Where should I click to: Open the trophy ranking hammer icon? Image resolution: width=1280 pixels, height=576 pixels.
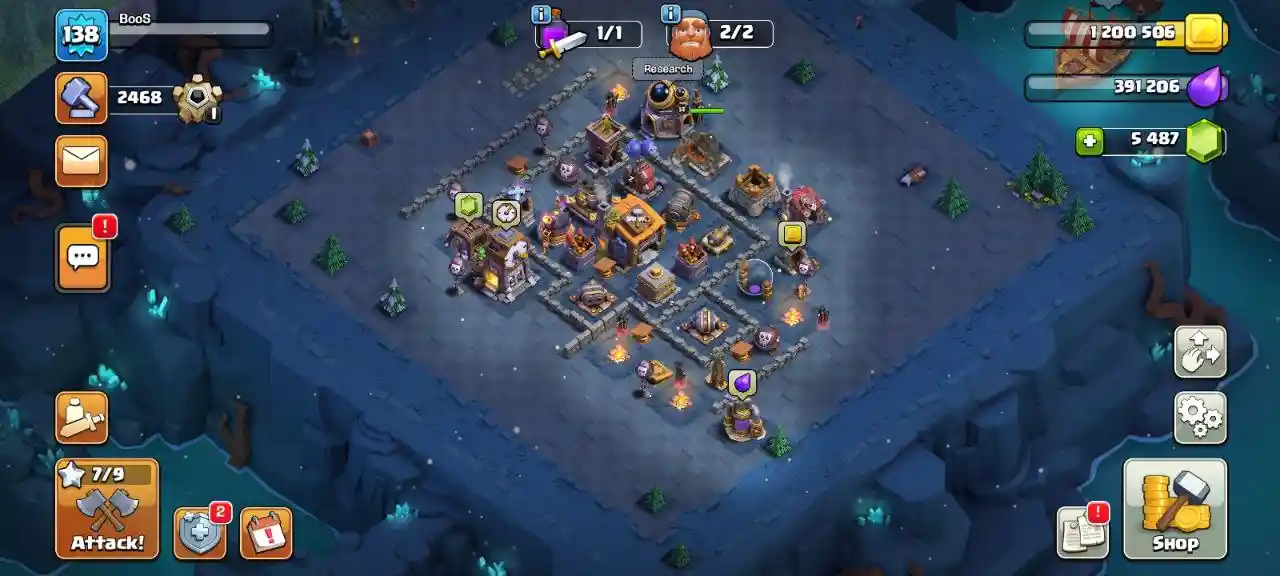(x=81, y=98)
